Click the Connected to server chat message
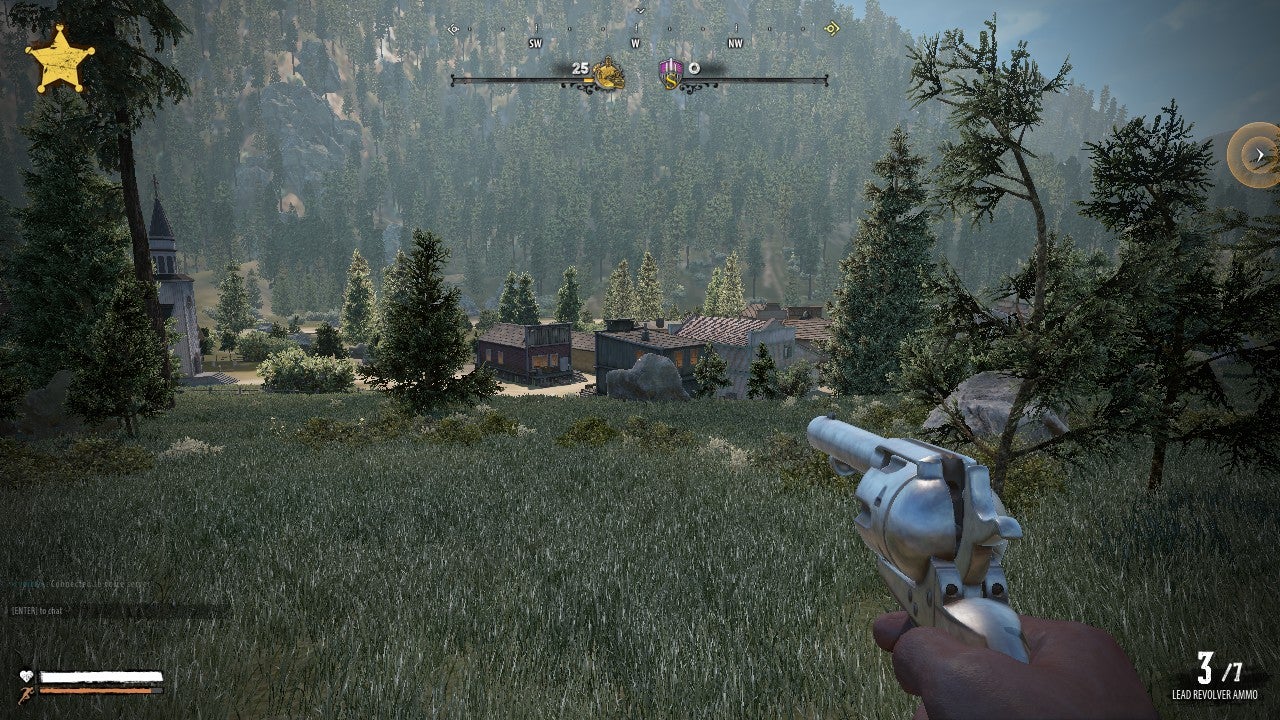The width and height of the screenshot is (1280, 720). [100, 583]
